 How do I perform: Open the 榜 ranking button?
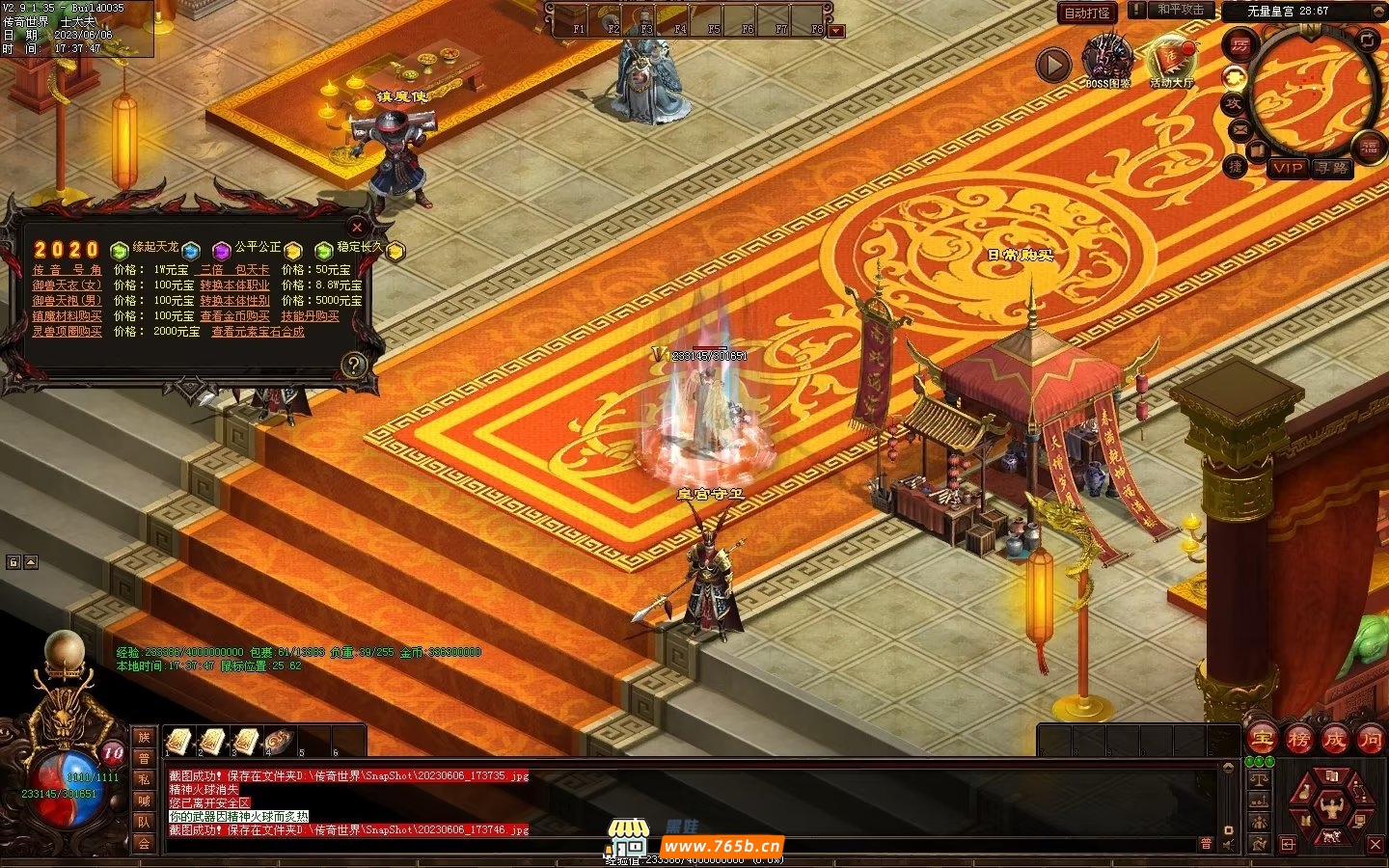coord(1298,740)
